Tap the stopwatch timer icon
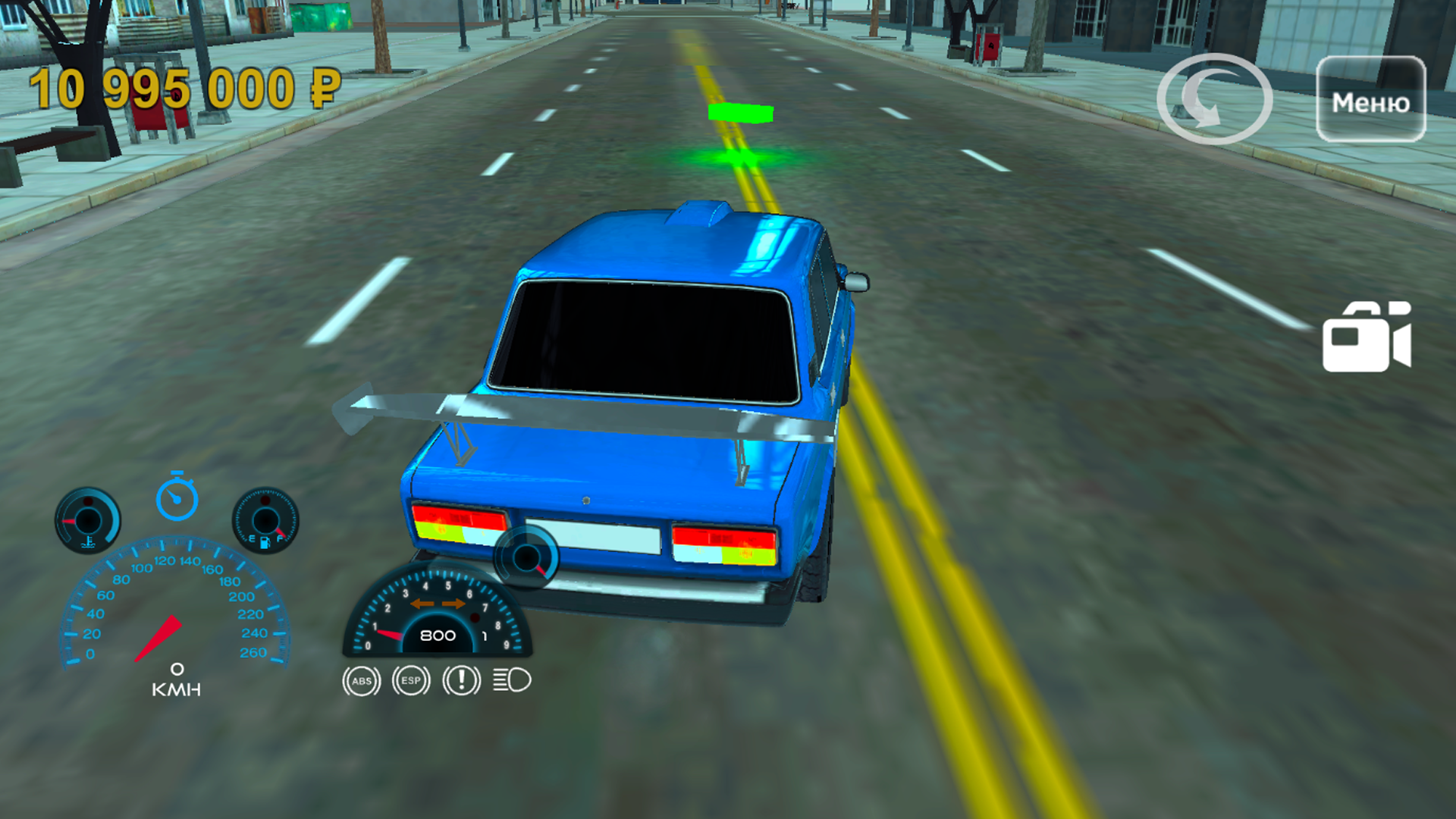Image resolution: width=1456 pixels, height=819 pixels. [177, 500]
